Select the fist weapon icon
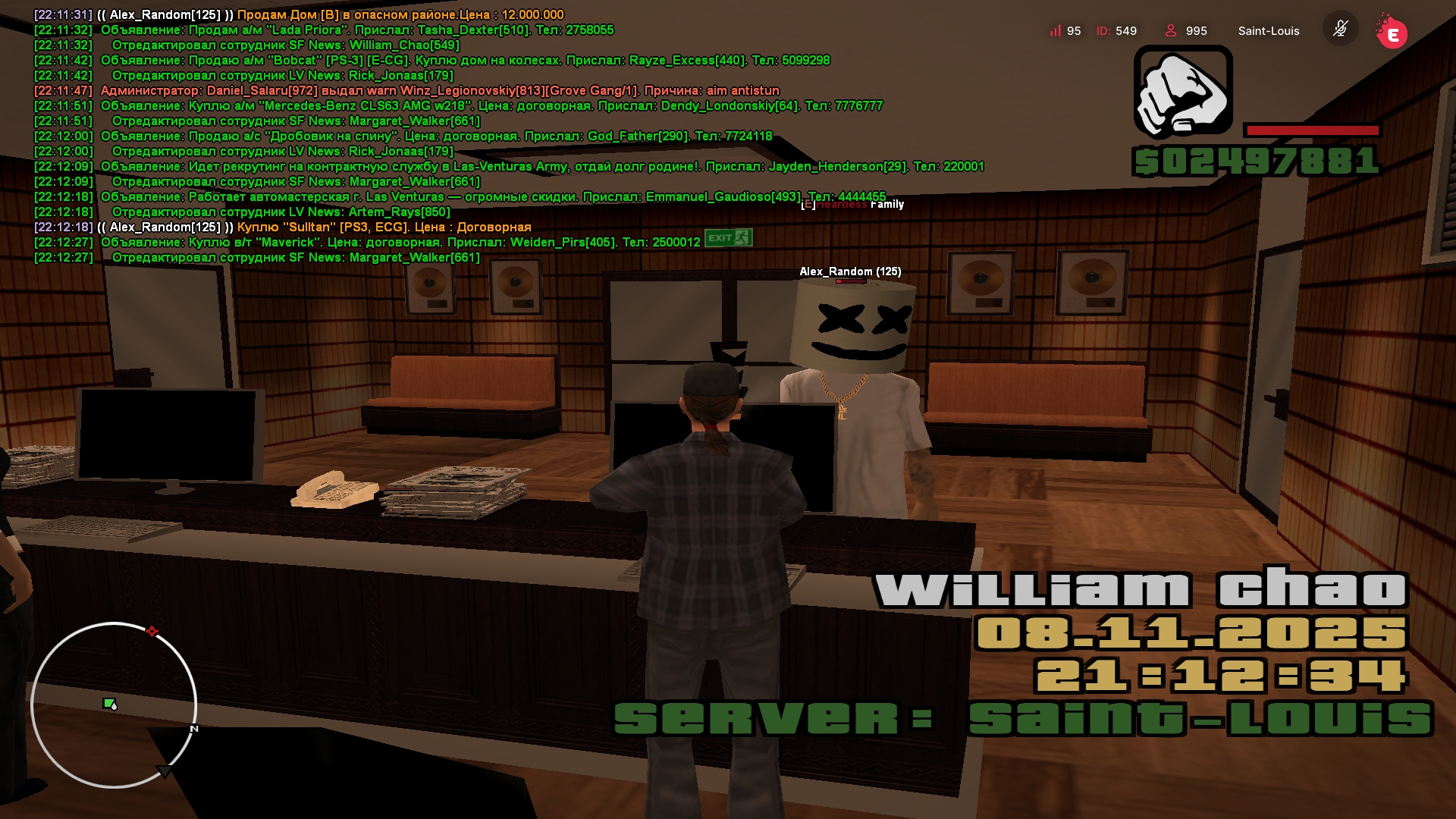The height and width of the screenshot is (819, 1456). [x=1182, y=93]
